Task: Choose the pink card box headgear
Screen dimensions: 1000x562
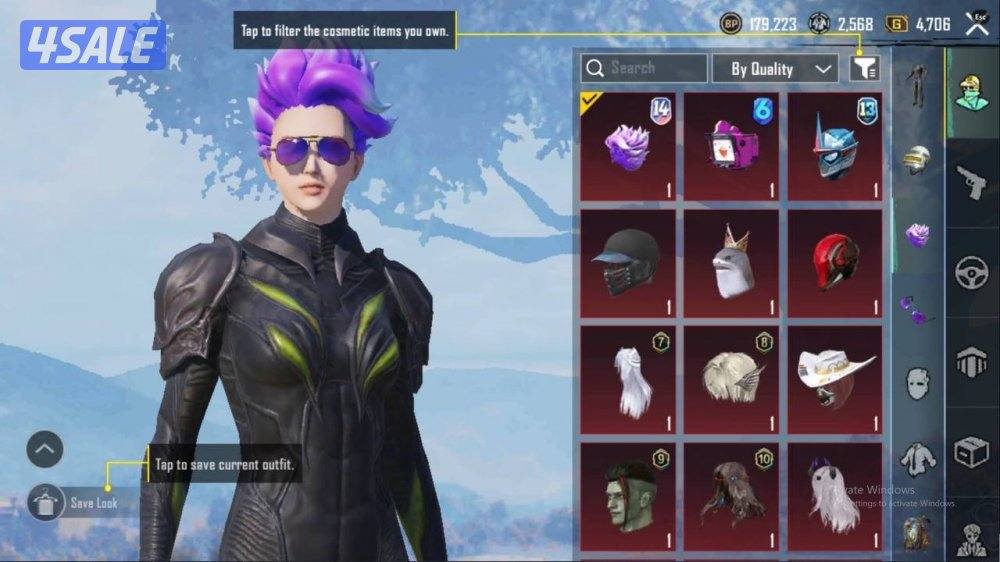Action: (x=732, y=146)
